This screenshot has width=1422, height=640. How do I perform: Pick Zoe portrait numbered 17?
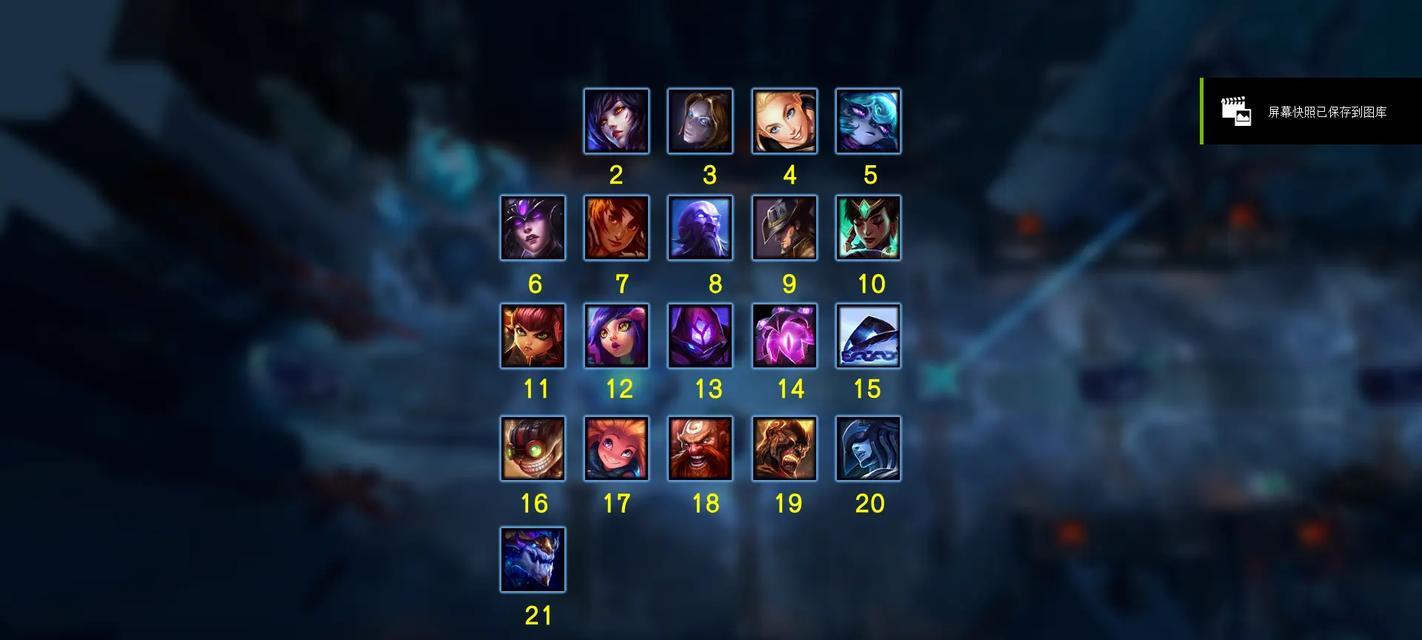[616, 449]
